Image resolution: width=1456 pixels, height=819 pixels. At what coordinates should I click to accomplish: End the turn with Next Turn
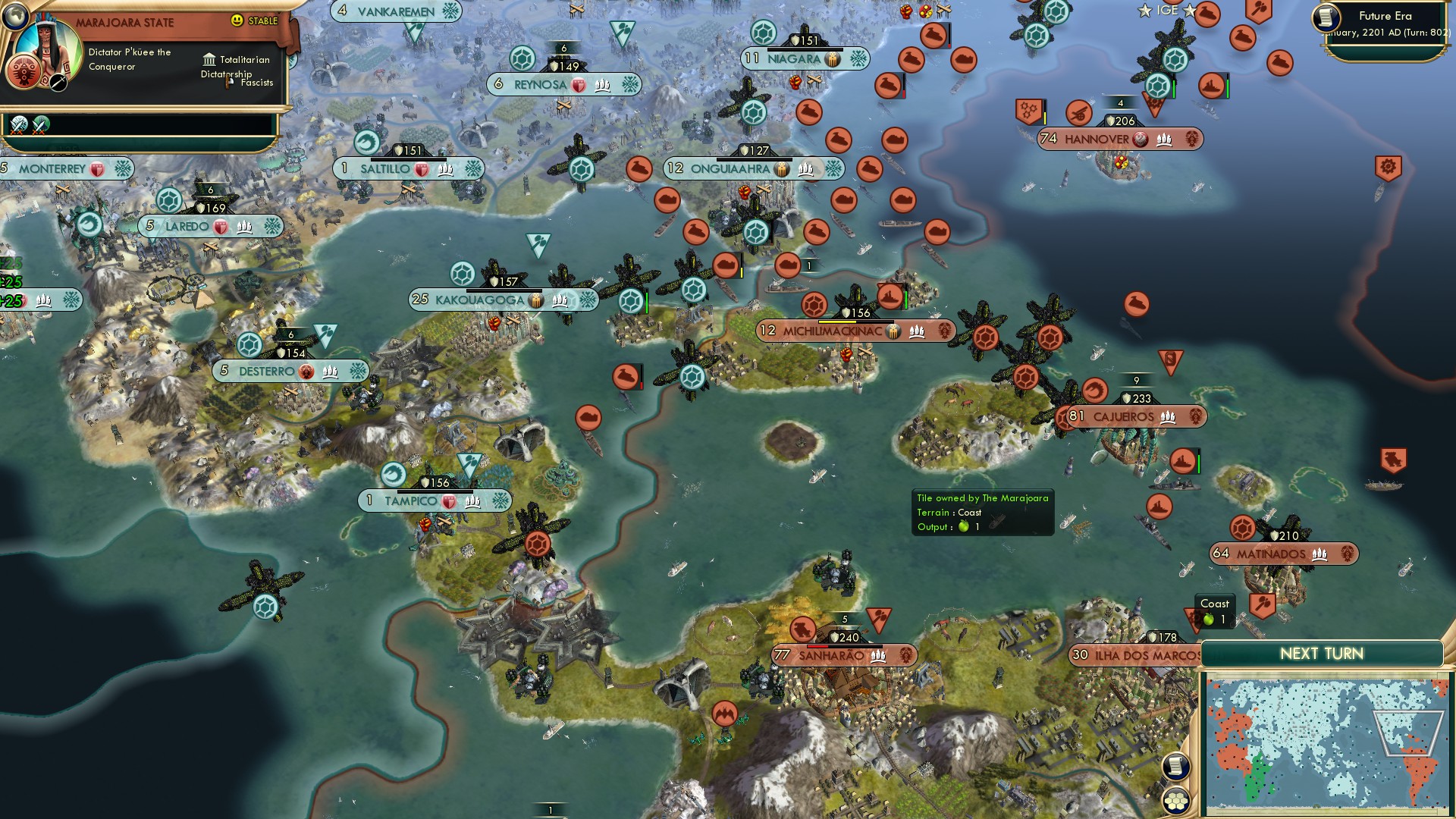coord(1321,654)
